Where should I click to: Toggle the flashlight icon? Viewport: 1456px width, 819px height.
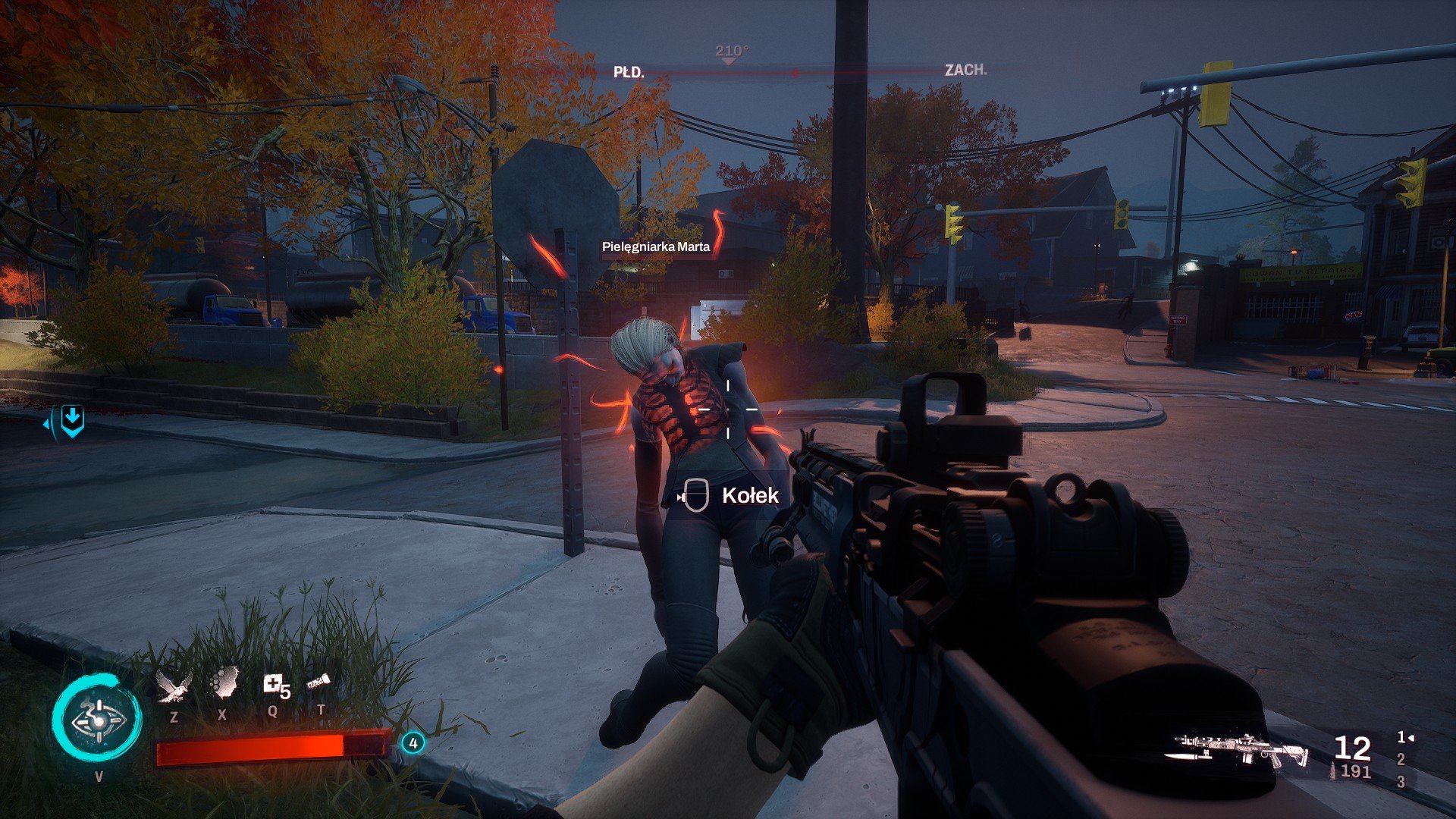pos(318,682)
